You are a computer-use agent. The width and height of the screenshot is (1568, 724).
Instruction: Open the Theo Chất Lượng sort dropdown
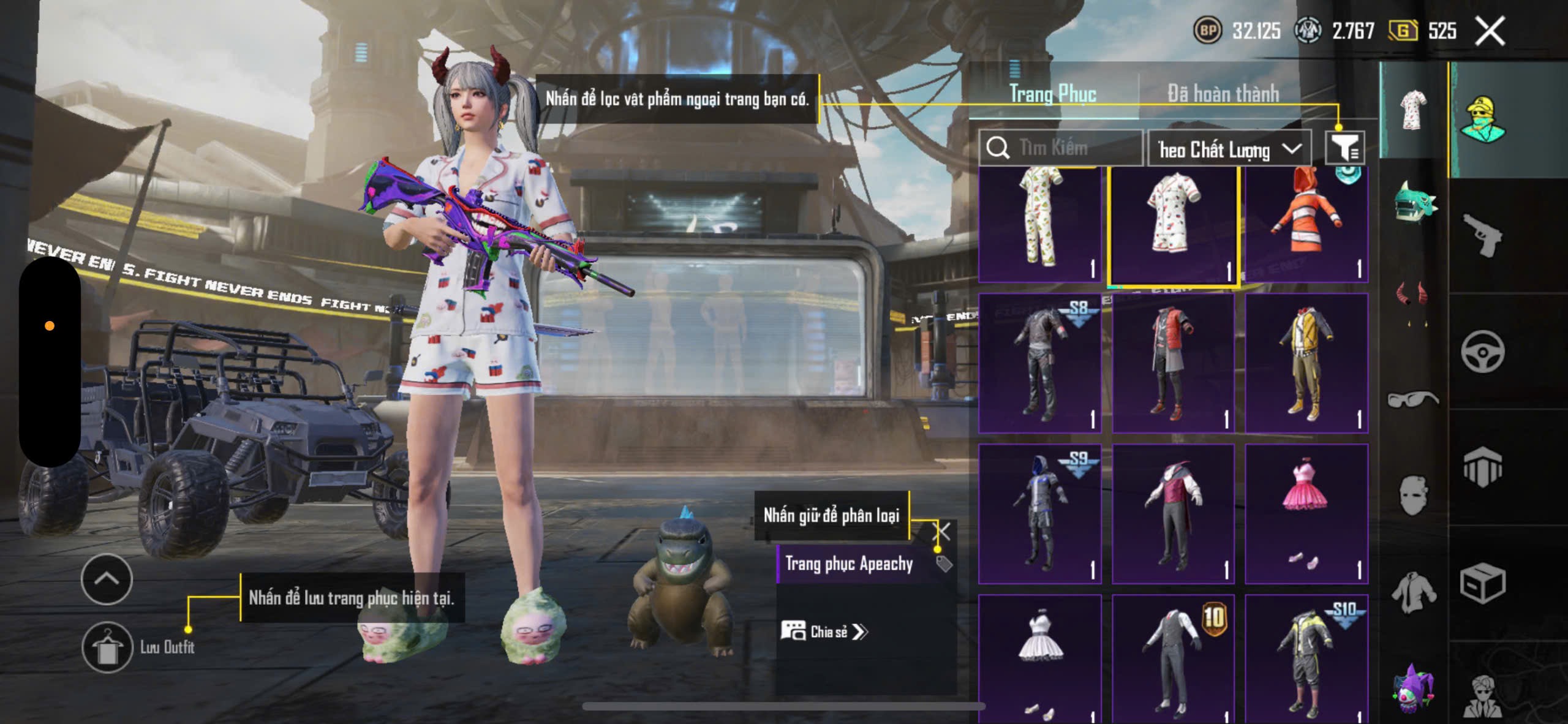[1229, 149]
